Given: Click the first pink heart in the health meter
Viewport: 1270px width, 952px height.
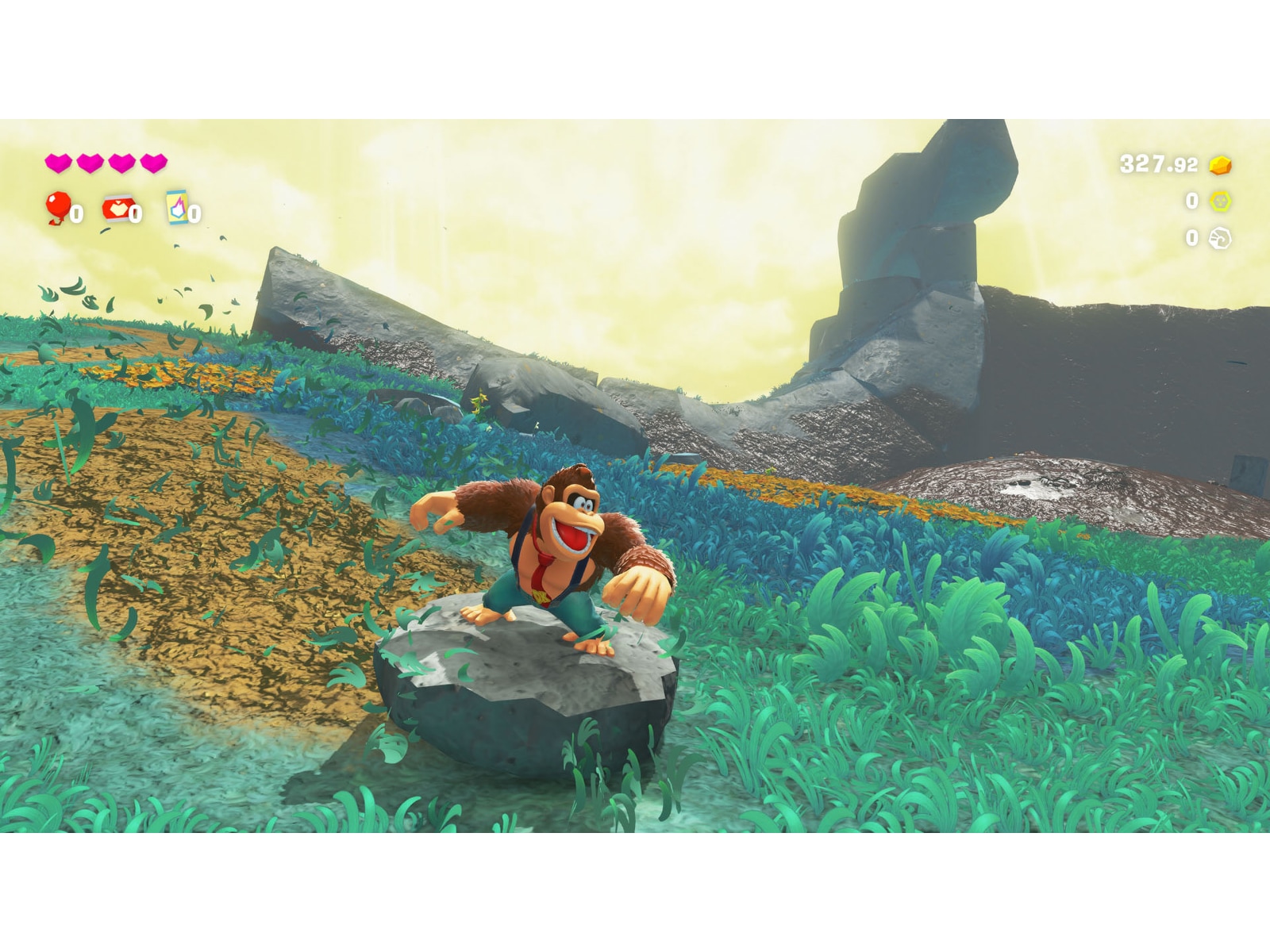Looking at the screenshot, I should (59, 162).
